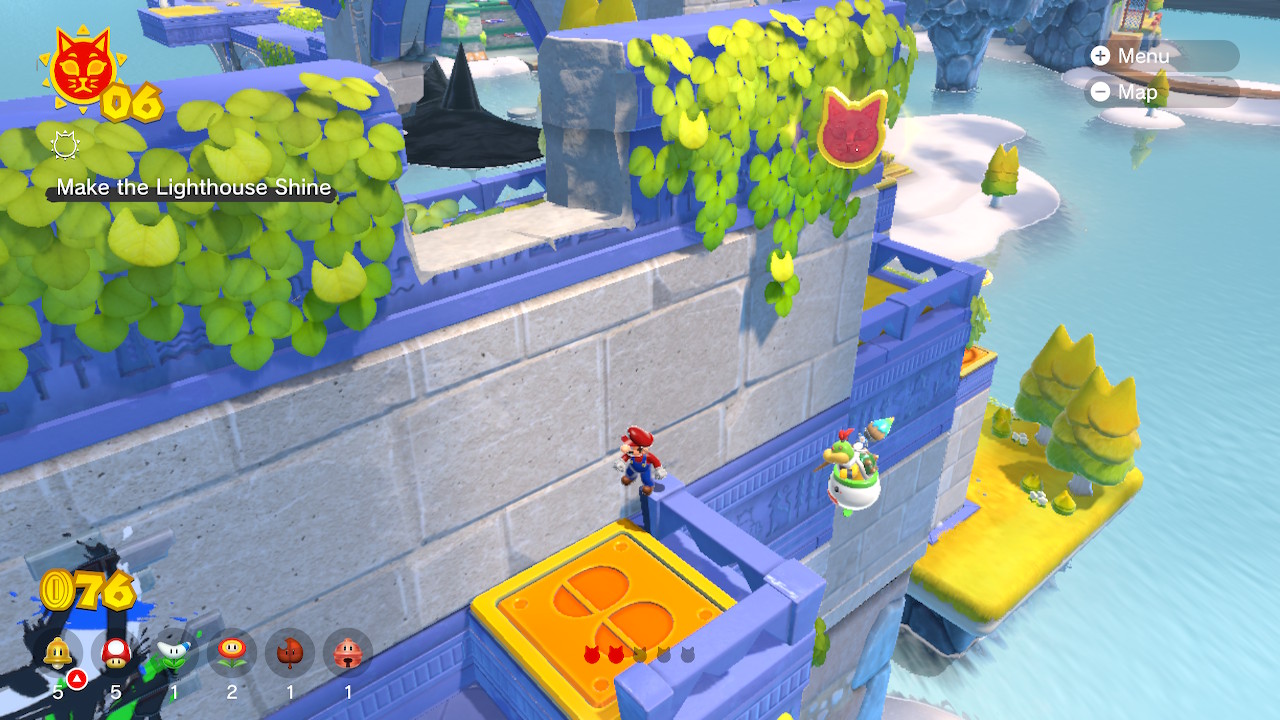Select the Lucky Bell reserve item

(348, 654)
